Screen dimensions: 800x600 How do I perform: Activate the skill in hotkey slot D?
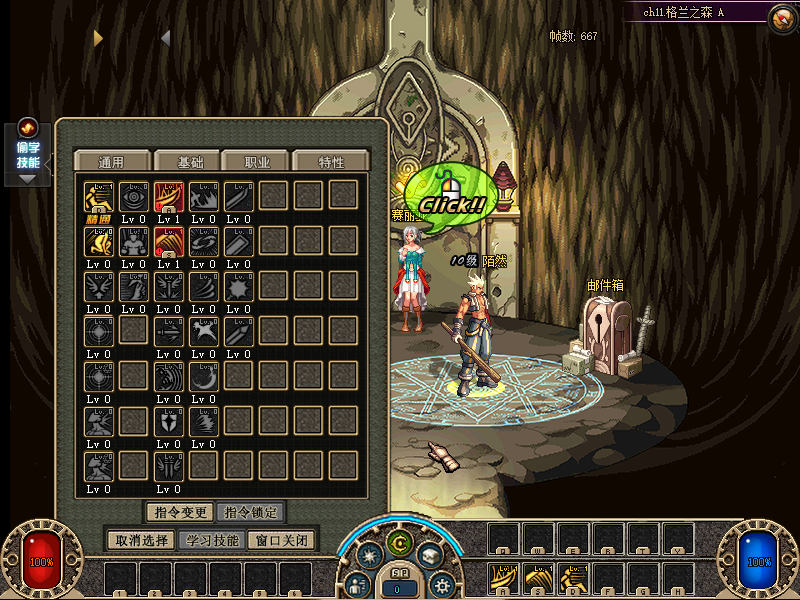coord(574,577)
